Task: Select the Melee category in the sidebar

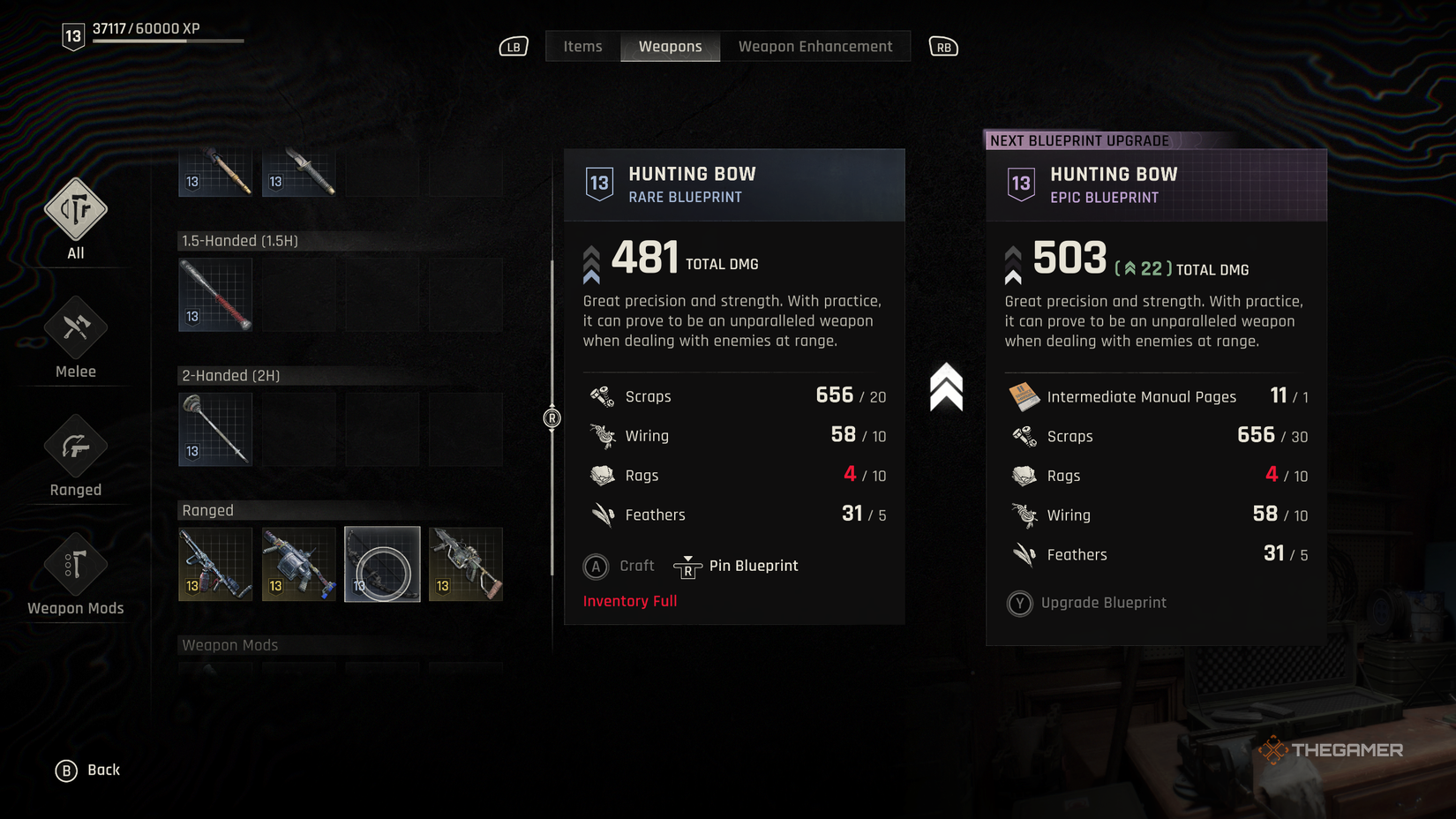Action: coord(74,327)
